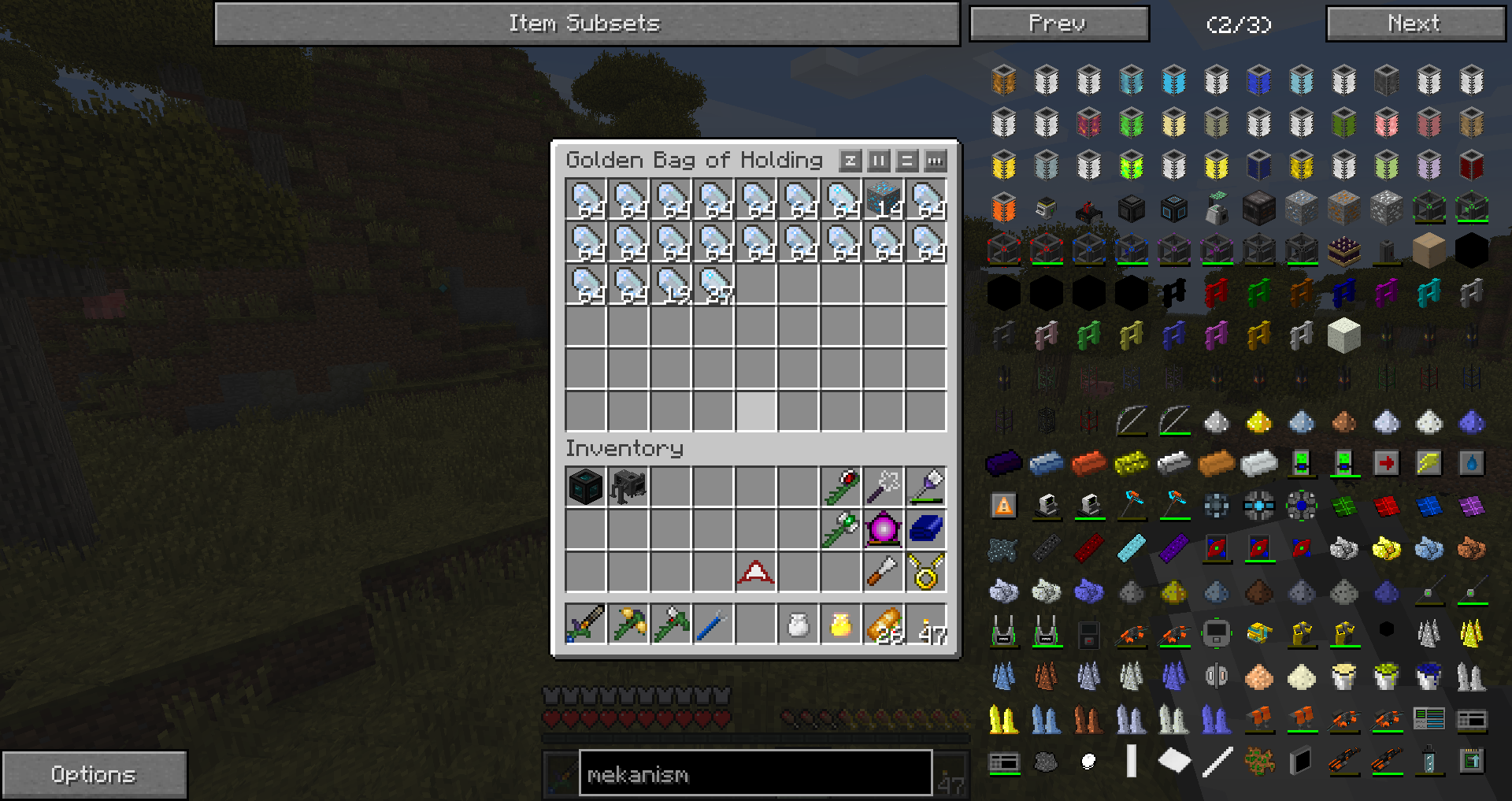Choose the dark cube with cyan core in the inventory
Image resolution: width=1512 pixels, height=801 pixels.
tap(585, 487)
